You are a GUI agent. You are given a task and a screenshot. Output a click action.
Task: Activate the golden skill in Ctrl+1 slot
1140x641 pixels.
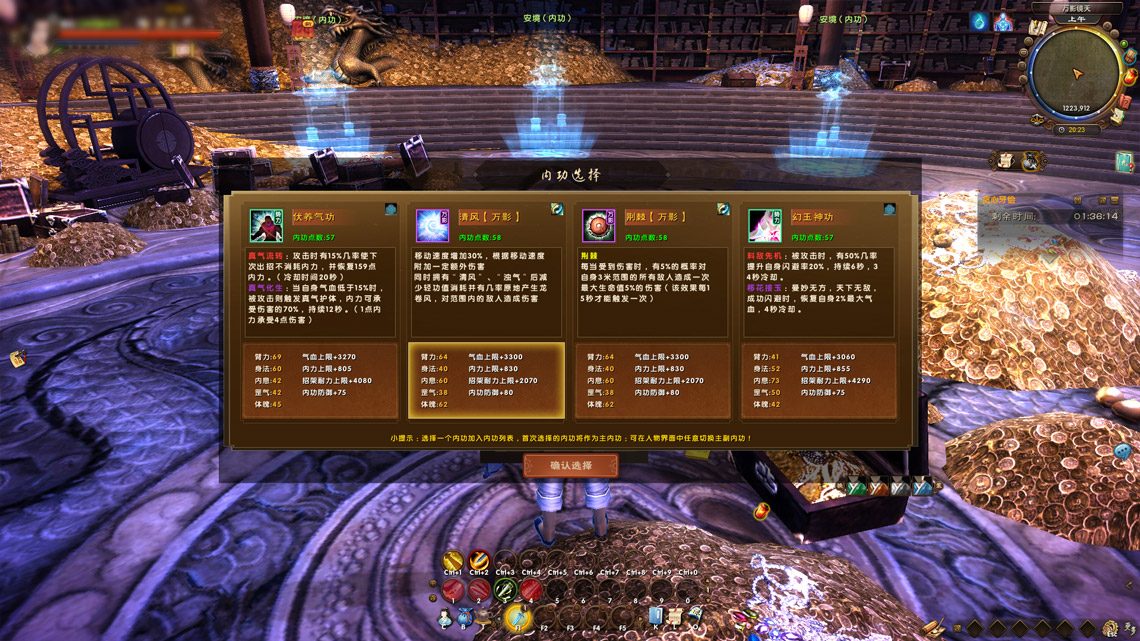click(x=453, y=559)
